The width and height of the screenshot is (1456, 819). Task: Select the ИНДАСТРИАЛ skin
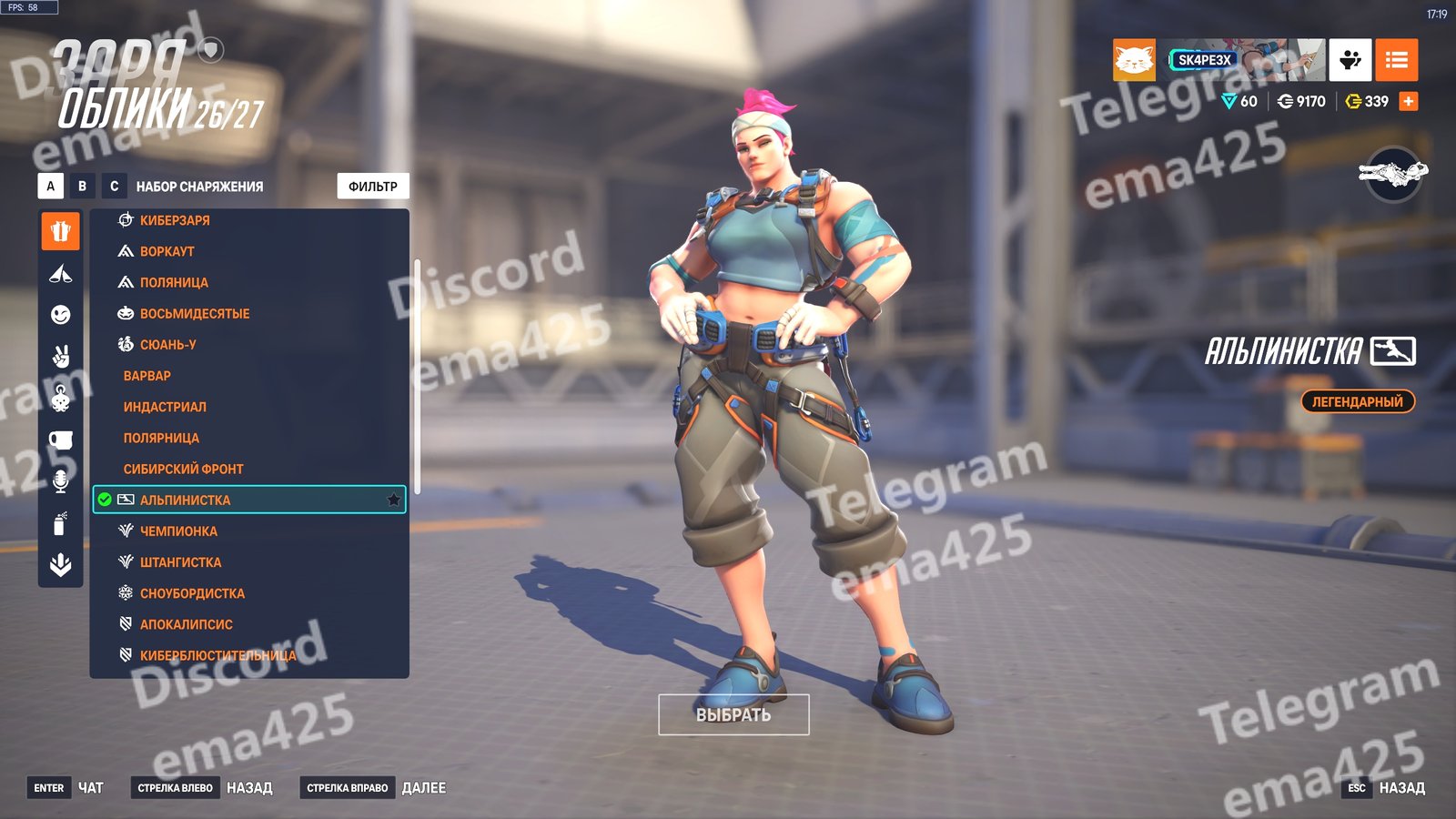pyautogui.click(x=165, y=407)
